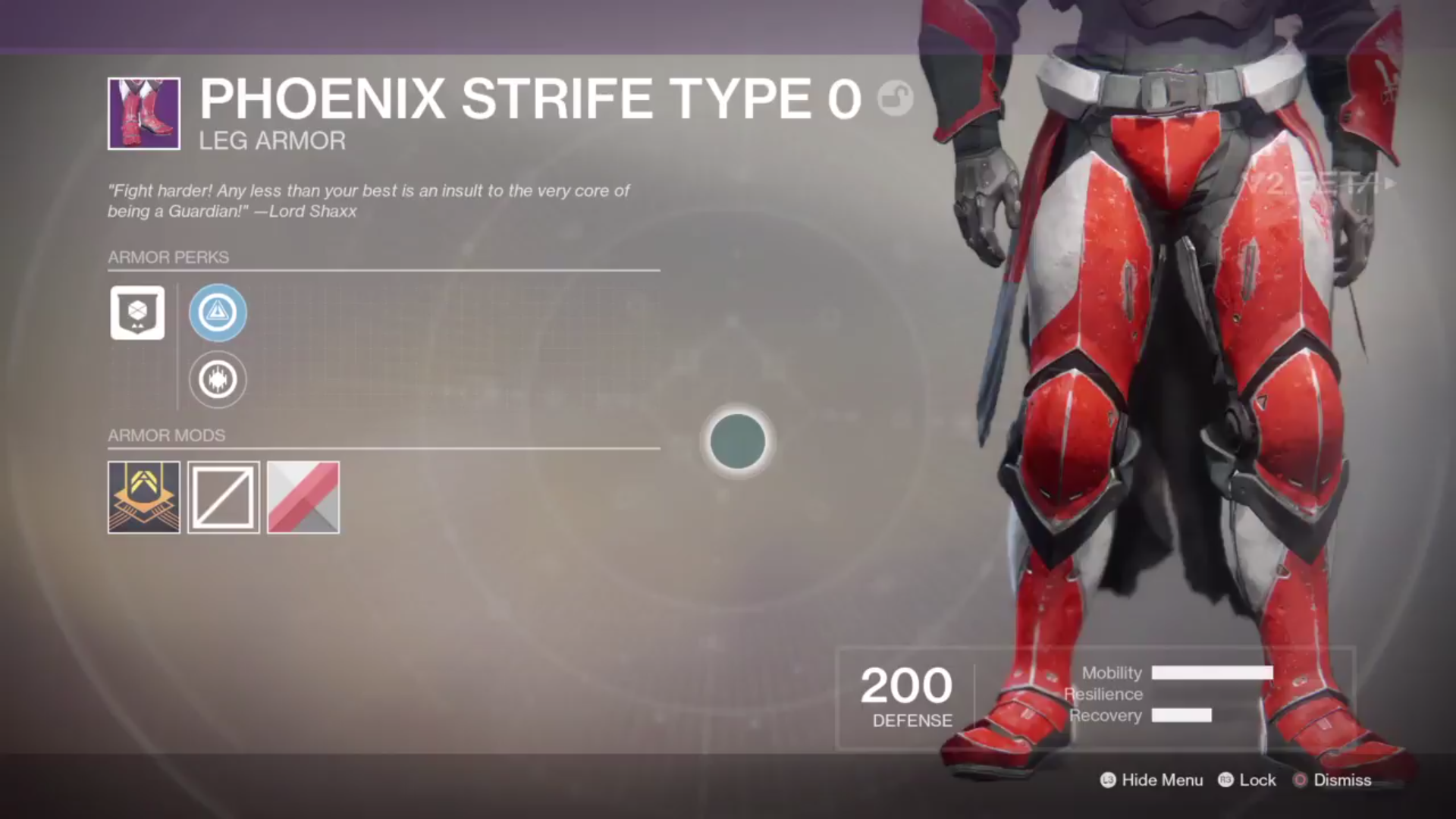Select the second circular perk below the blue one
Viewport: 1456px width, 819px height.
[x=217, y=379]
